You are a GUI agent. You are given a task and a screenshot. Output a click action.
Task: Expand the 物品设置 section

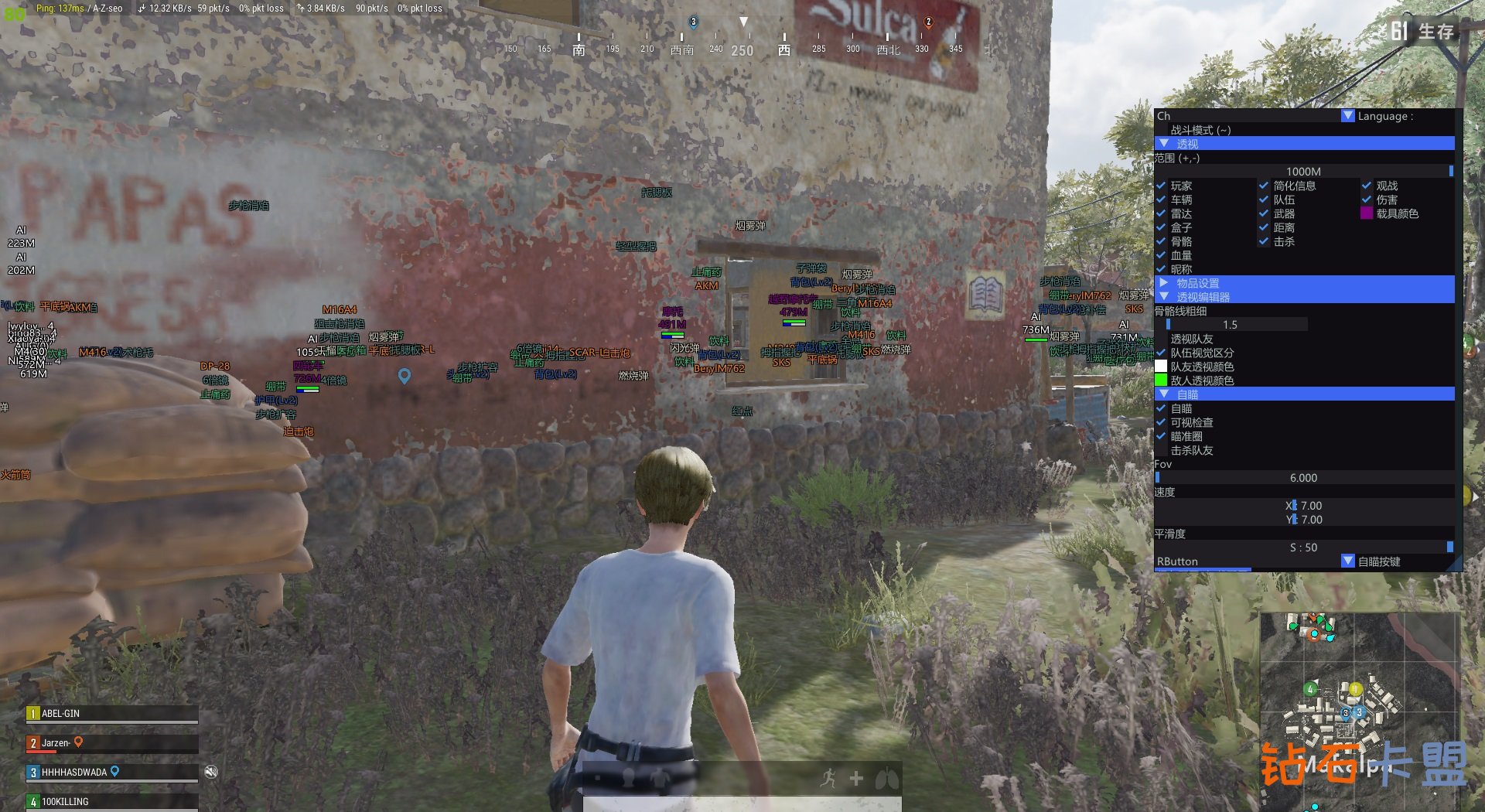pos(1164,283)
